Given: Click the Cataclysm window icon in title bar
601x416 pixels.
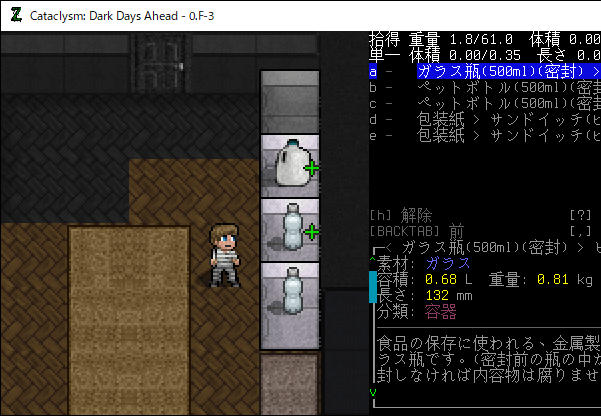Looking at the screenshot, I should point(14,15).
